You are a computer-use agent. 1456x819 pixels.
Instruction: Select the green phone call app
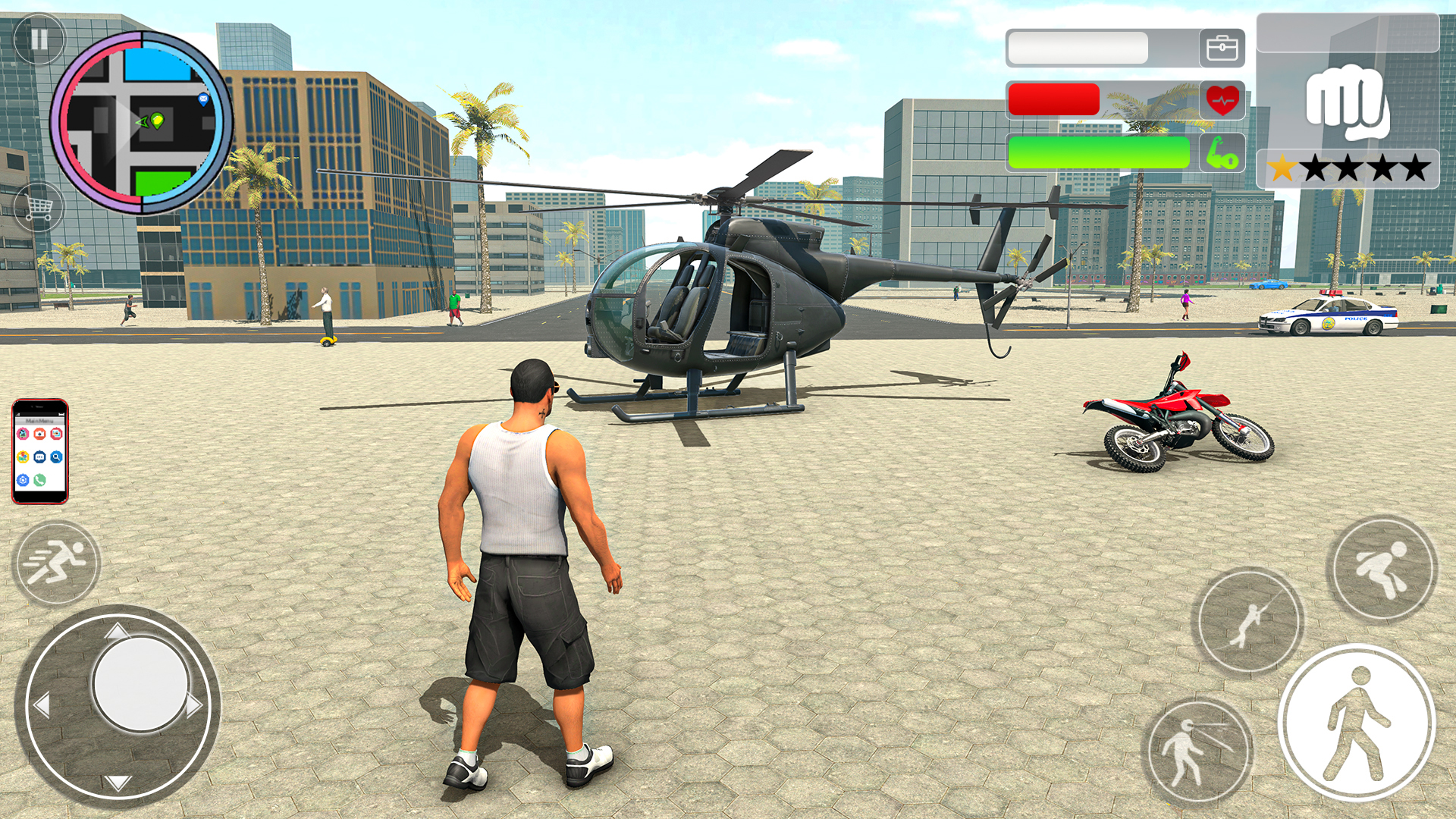tap(39, 479)
